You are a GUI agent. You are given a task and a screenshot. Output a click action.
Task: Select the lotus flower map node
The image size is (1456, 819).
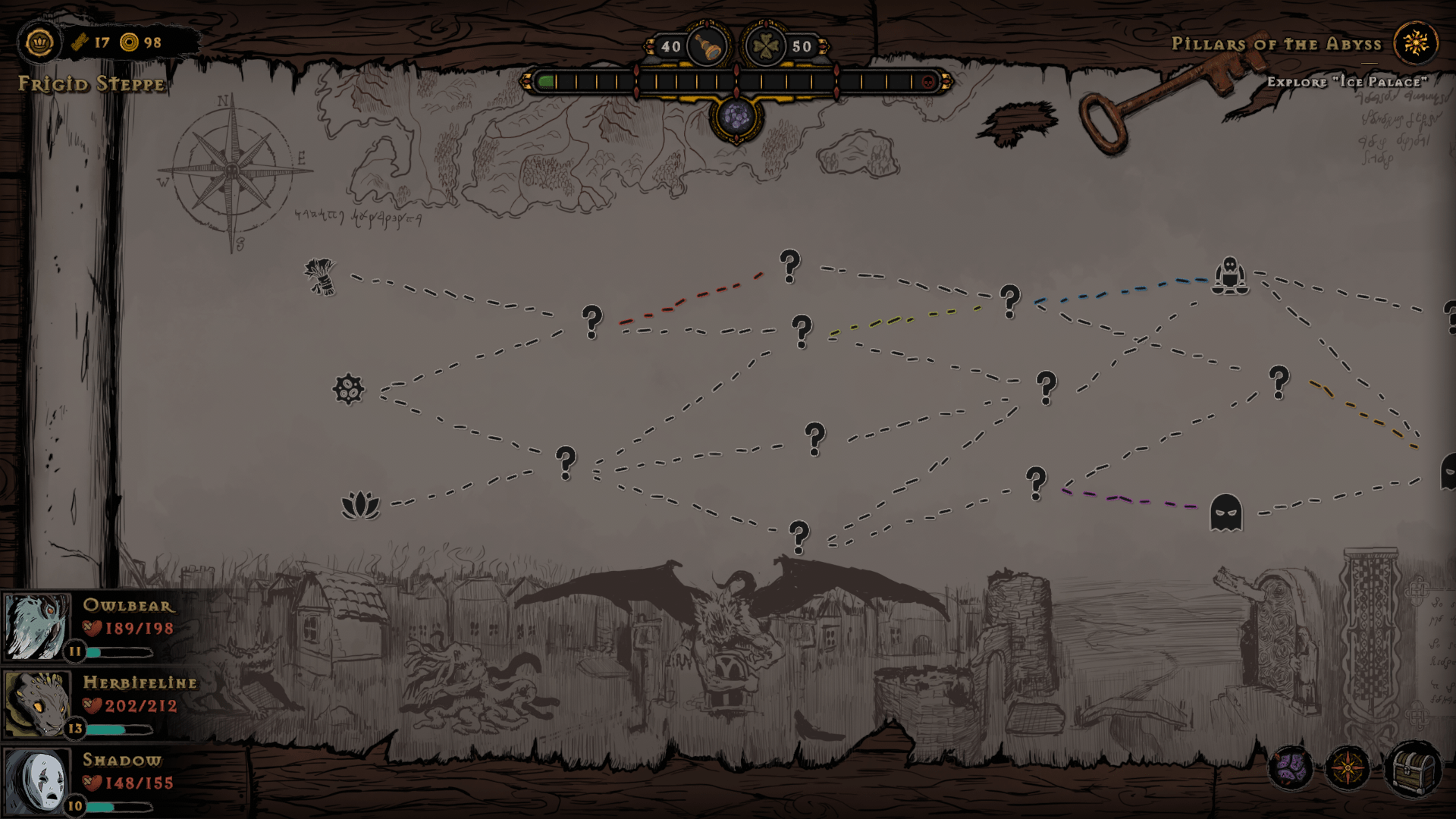362,503
